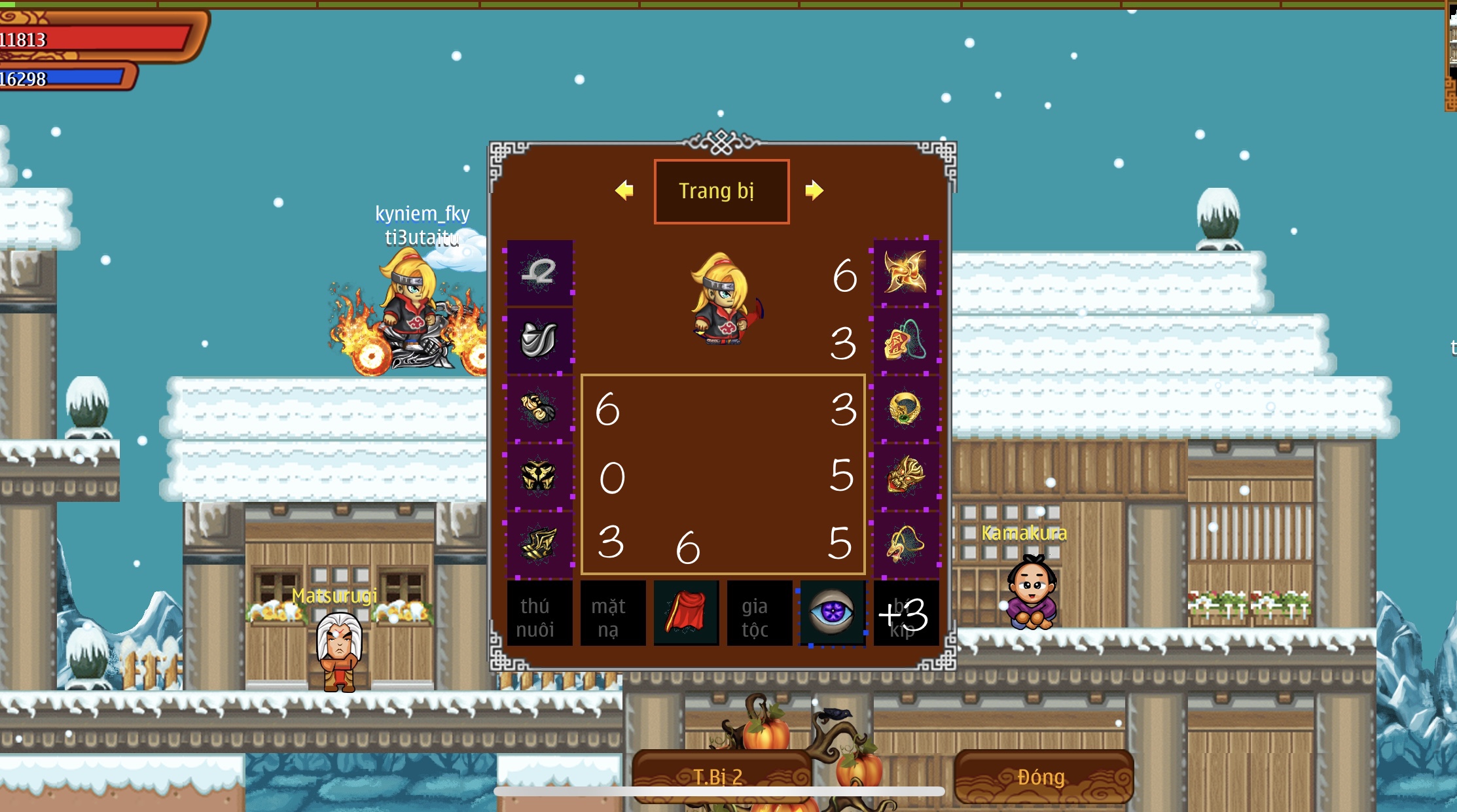Close the panel with Đóng button

(x=1043, y=777)
